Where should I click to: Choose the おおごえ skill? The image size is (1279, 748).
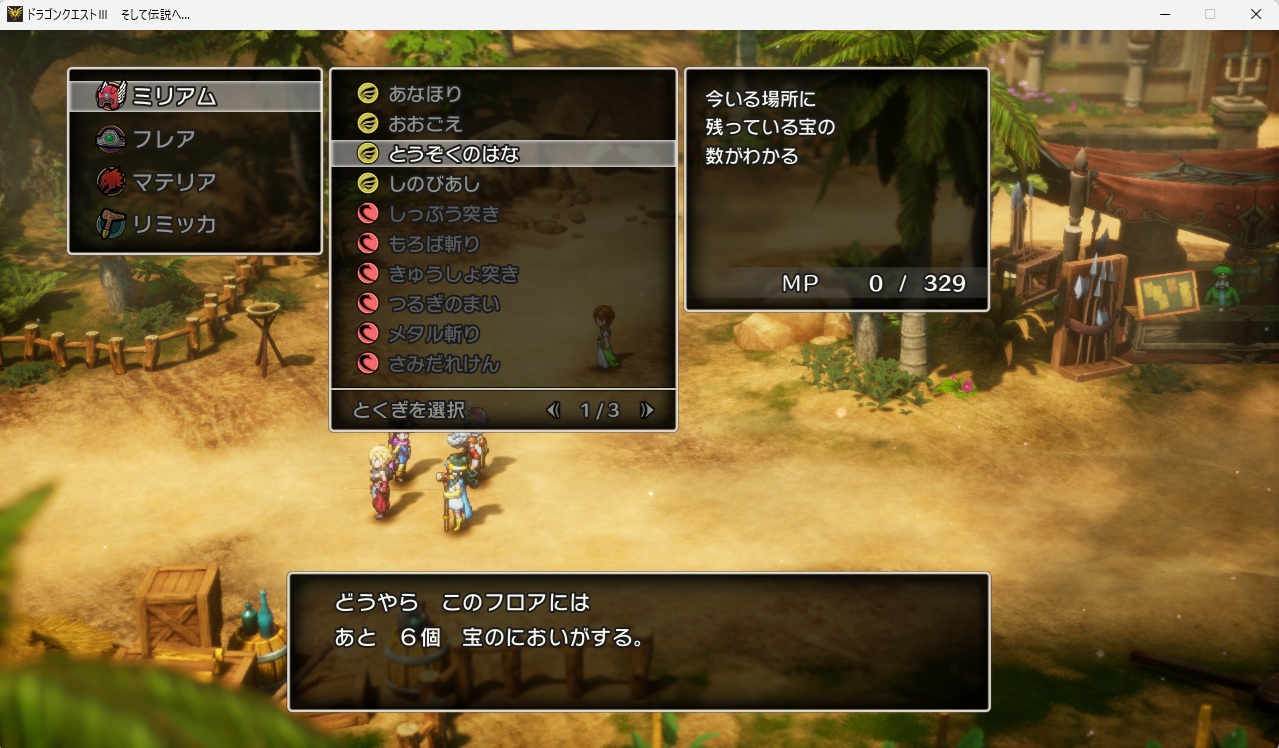pyautogui.click(x=425, y=124)
